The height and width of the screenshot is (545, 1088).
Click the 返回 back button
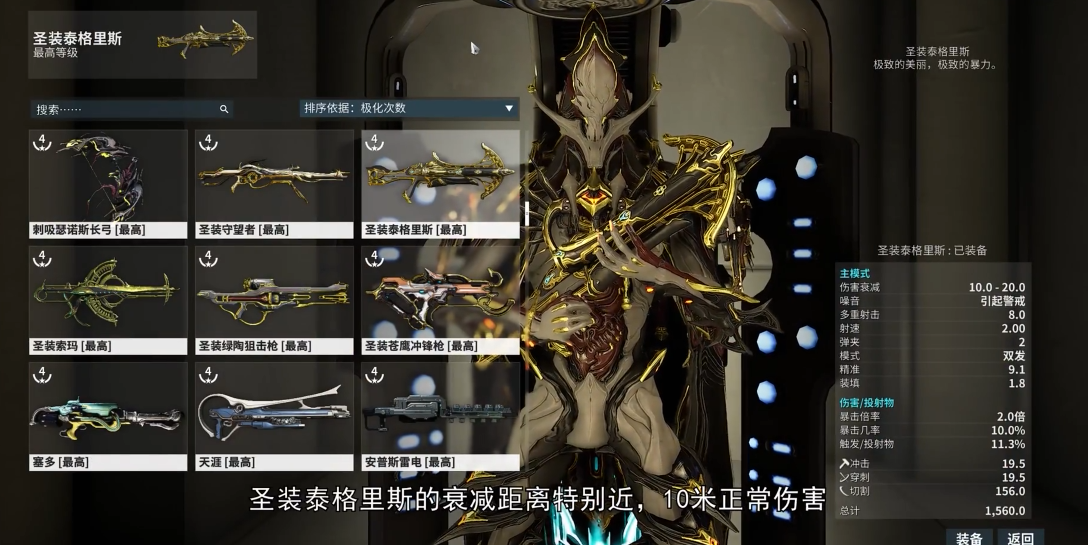[1021, 538]
